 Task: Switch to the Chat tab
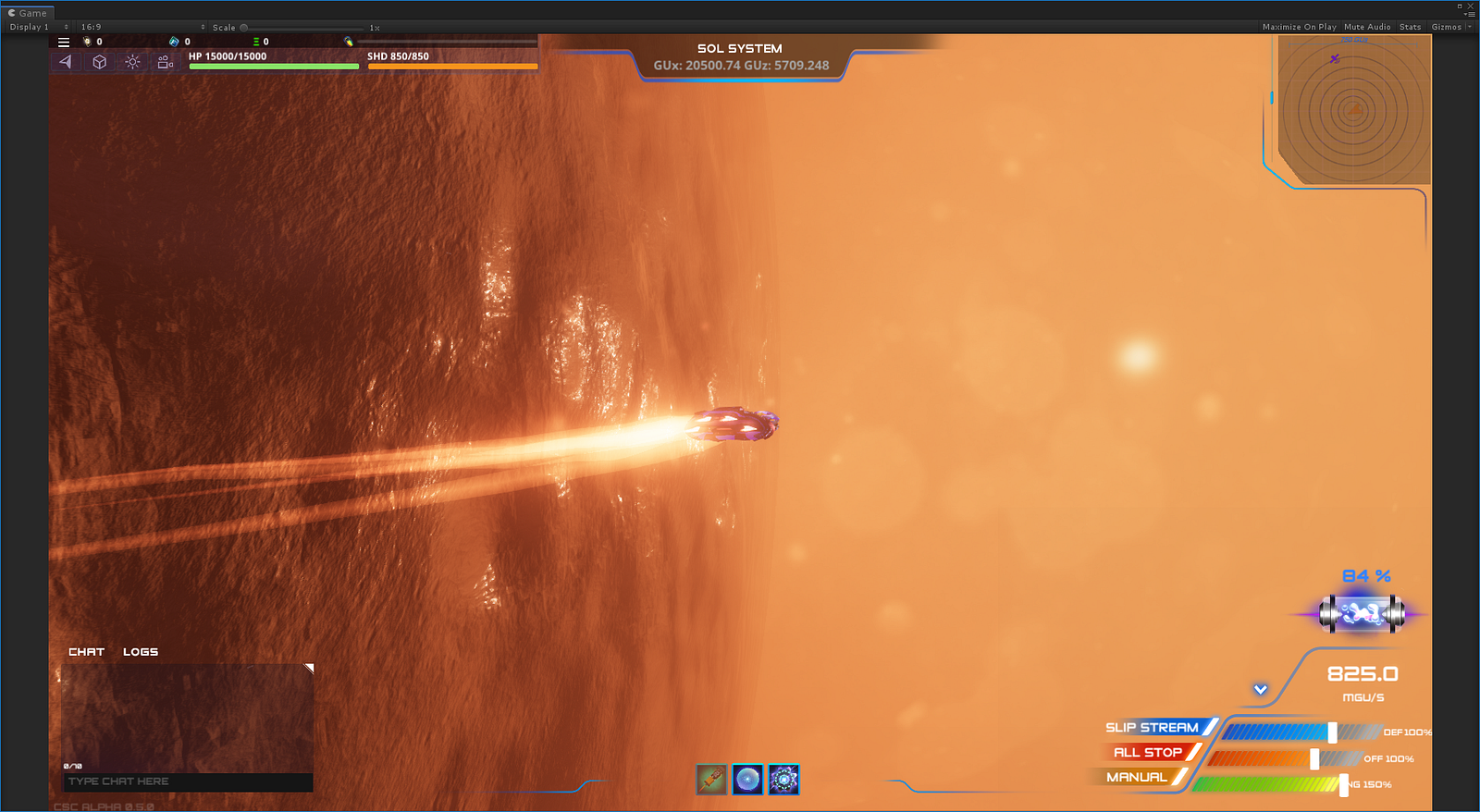[x=86, y=652]
